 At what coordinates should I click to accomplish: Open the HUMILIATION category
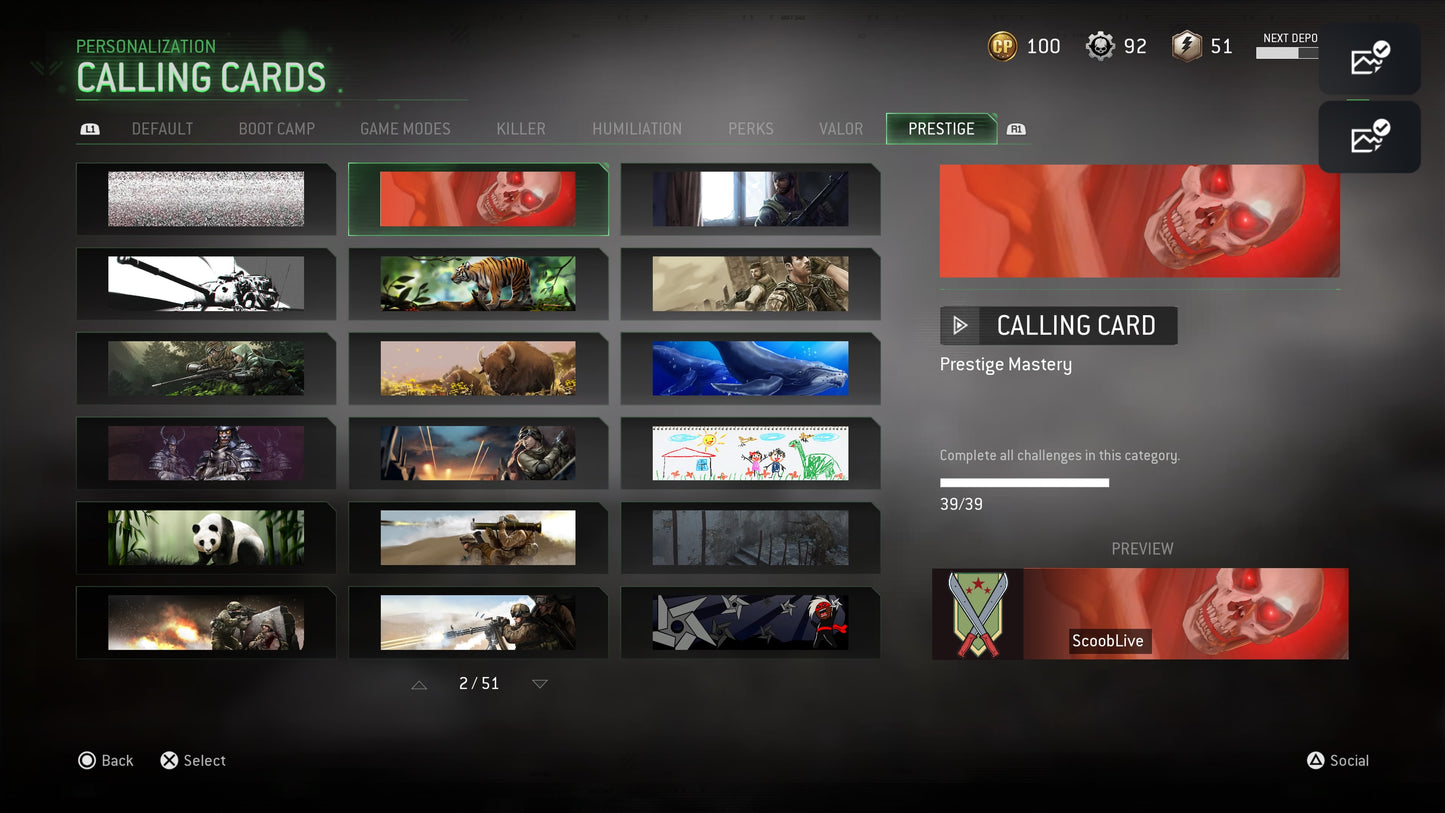637,128
